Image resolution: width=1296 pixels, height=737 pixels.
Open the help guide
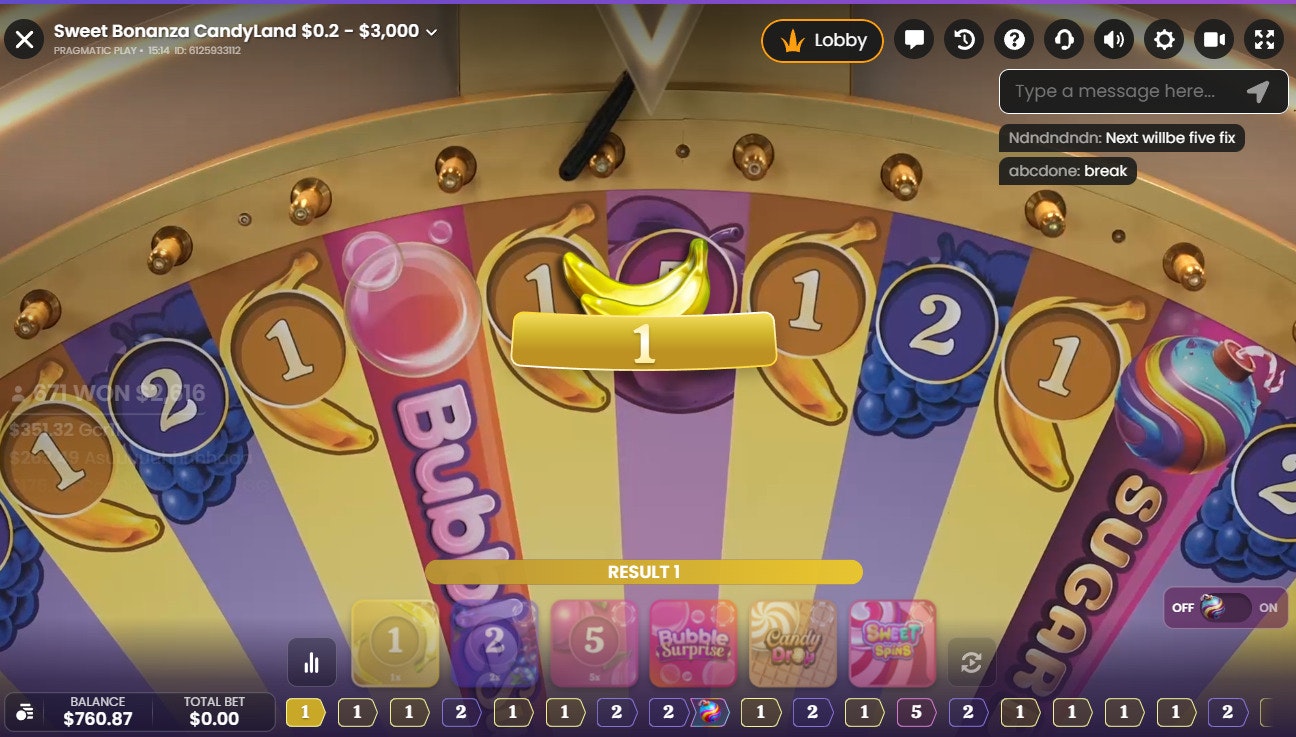[x=1013, y=40]
